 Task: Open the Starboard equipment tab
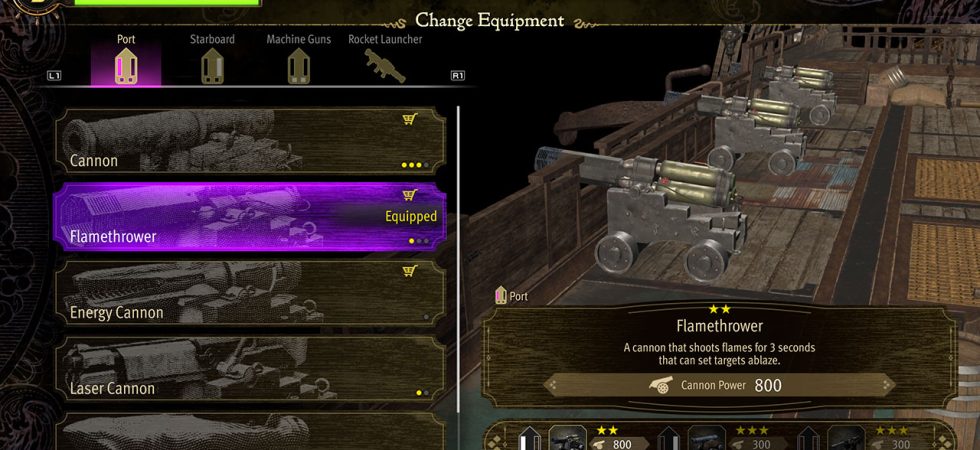tap(211, 62)
